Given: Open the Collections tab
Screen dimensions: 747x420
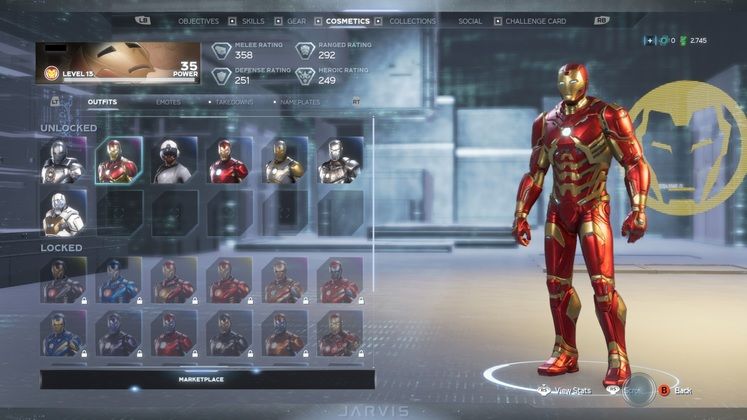Looking at the screenshot, I should (412, 21).
